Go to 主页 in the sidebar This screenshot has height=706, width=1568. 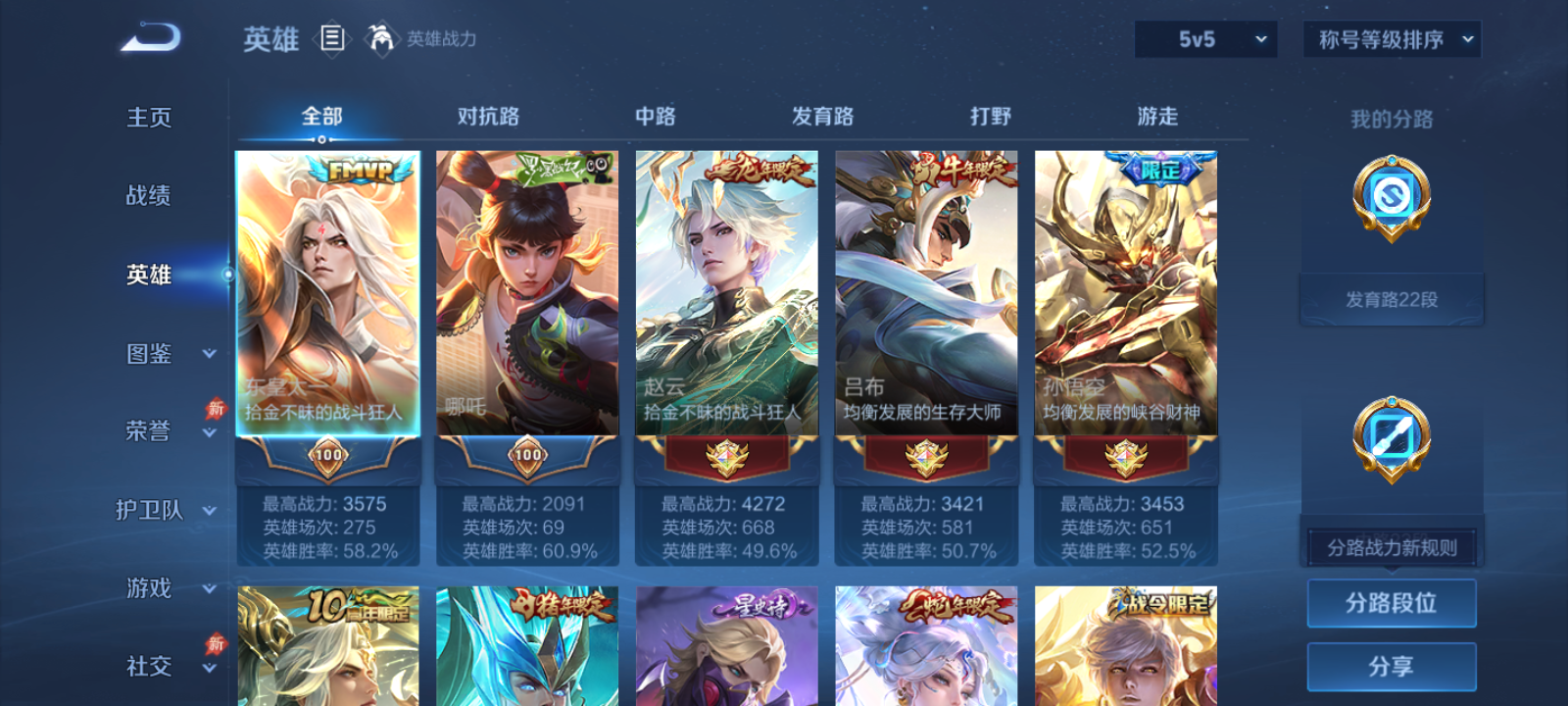click(149, 116)
